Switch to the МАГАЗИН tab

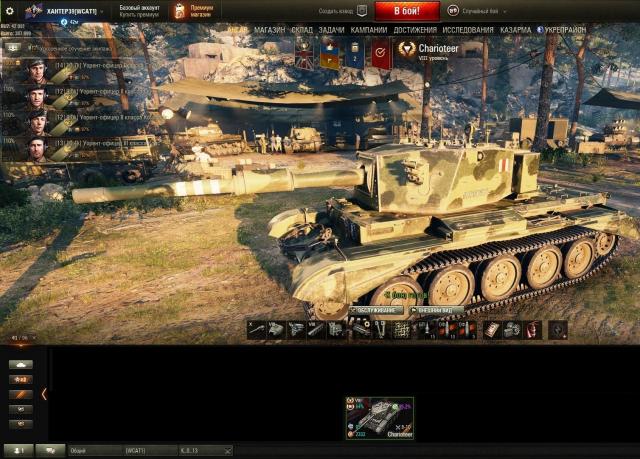[x=269, y=30]
